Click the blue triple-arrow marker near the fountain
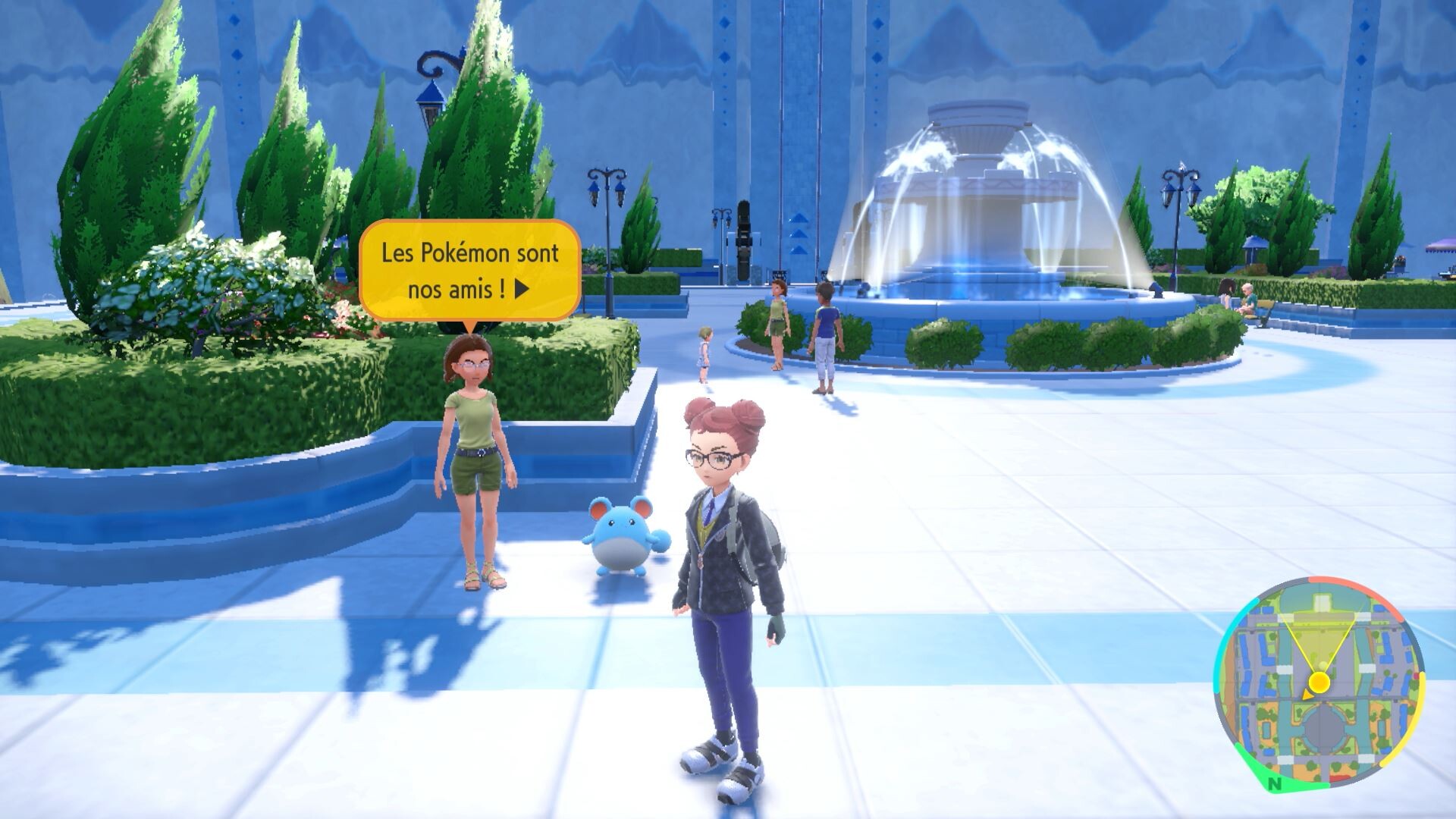 click(x=799, y=235)
